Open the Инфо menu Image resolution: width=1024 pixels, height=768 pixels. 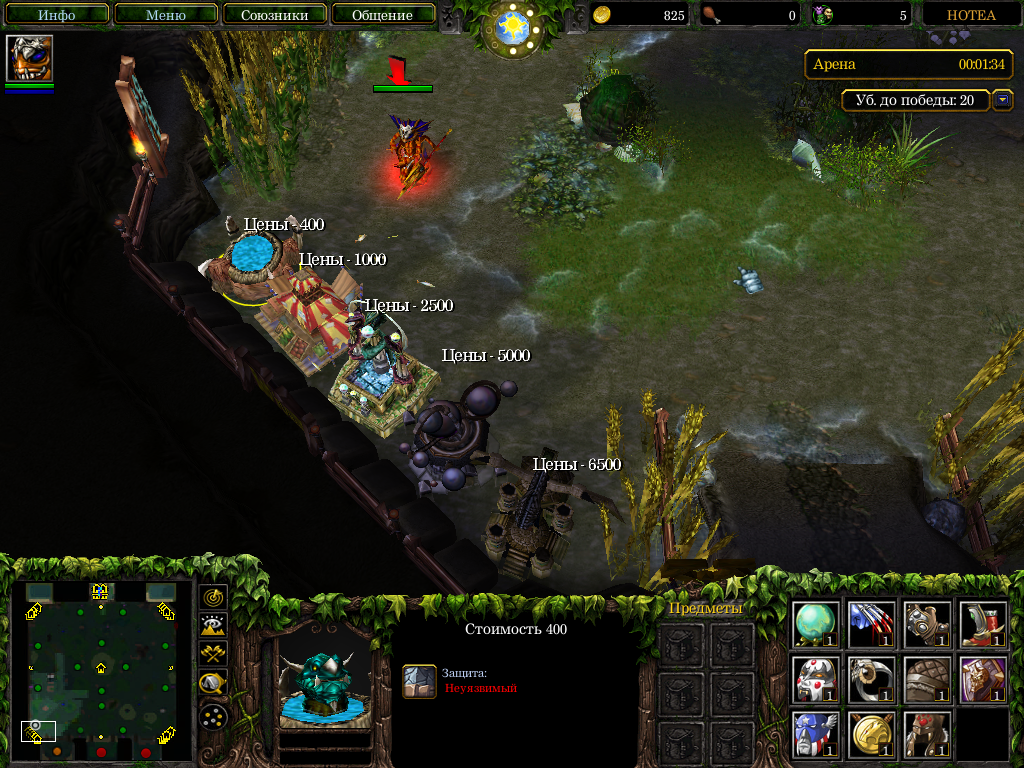click(x=57, y=15)
